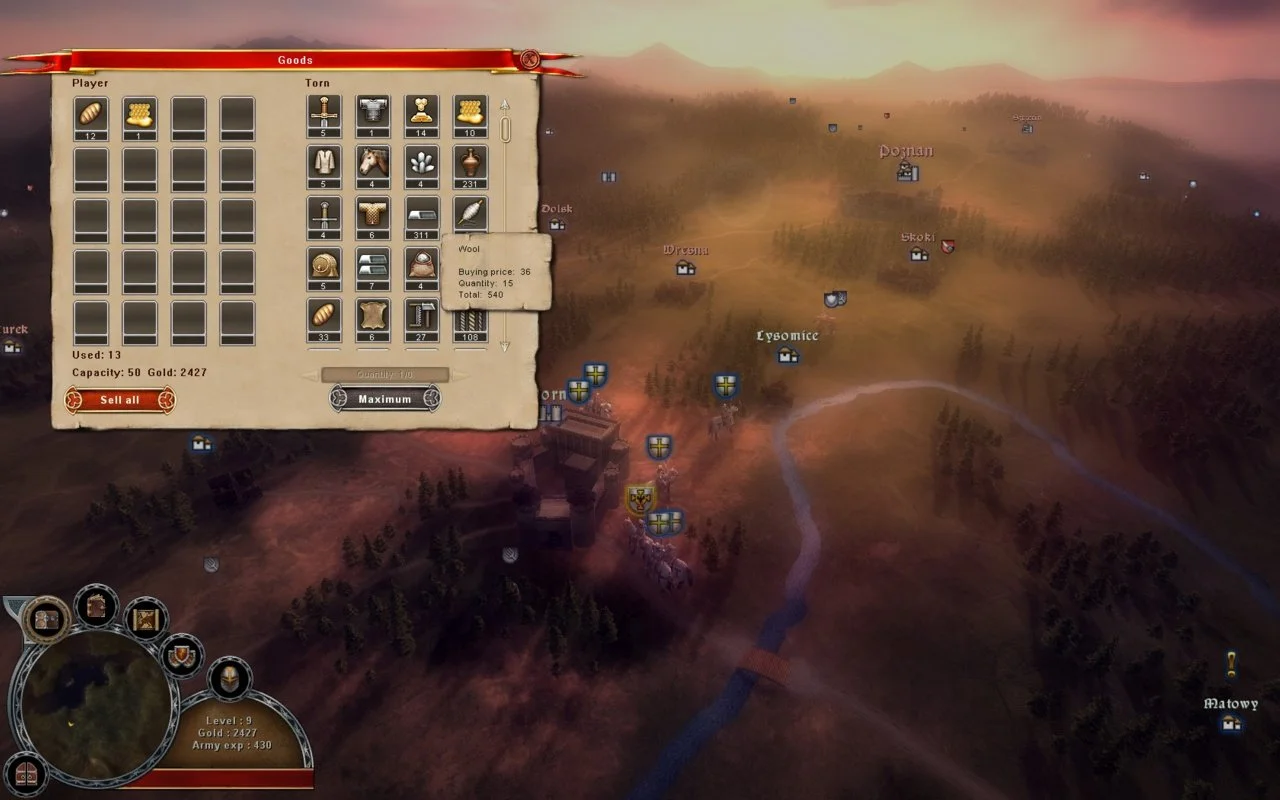Select the wool spindle in Torn's goods

469,213
